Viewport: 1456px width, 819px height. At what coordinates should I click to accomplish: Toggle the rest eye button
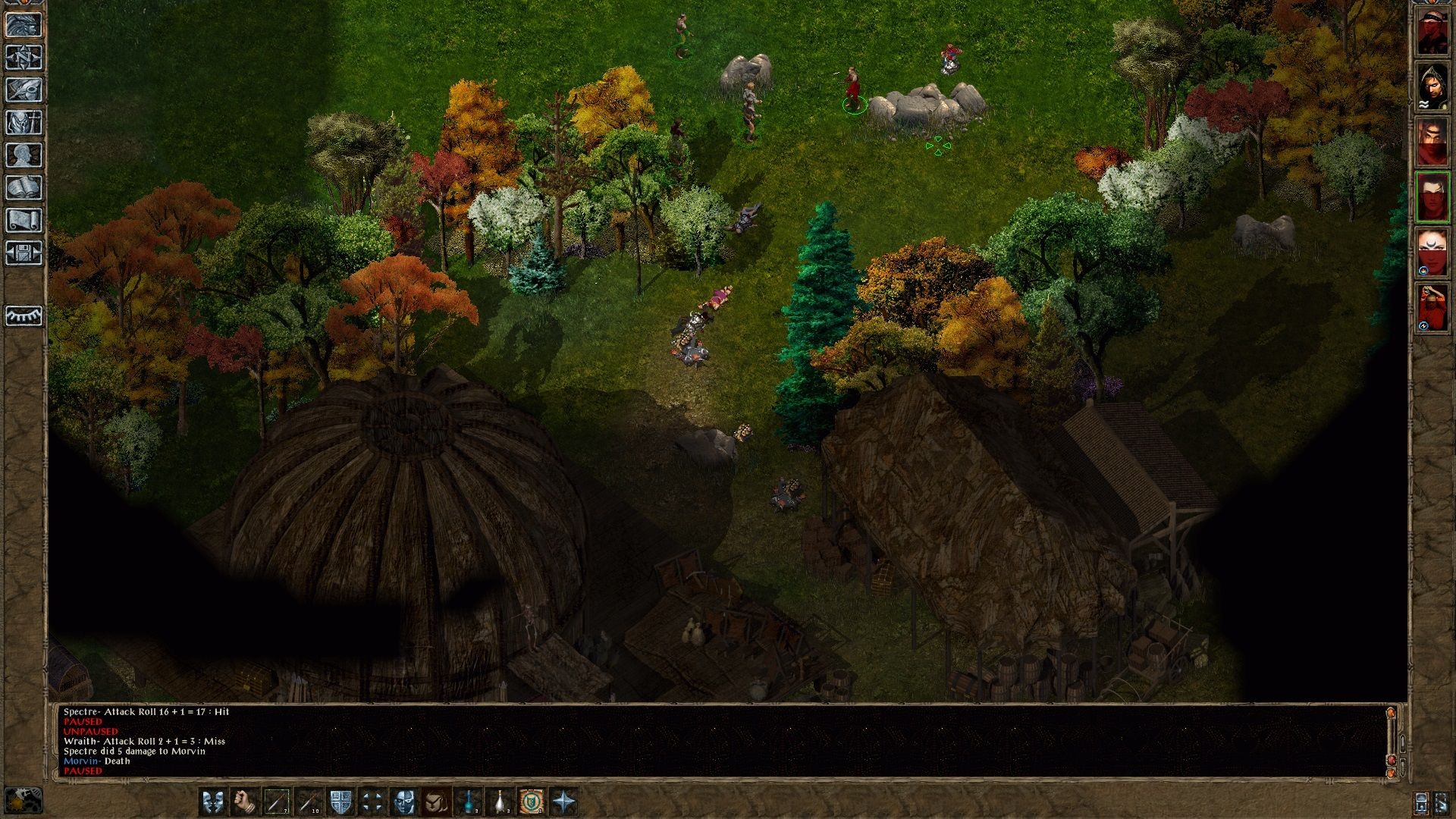(24, 315)
